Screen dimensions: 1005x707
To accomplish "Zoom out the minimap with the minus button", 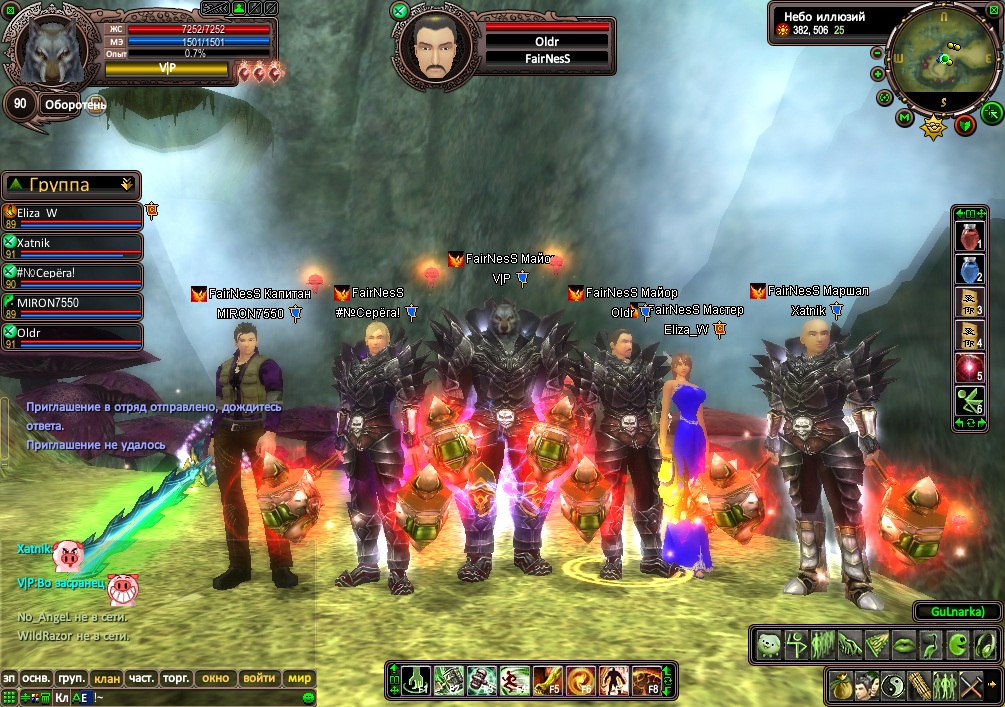I will coord(877,53).
